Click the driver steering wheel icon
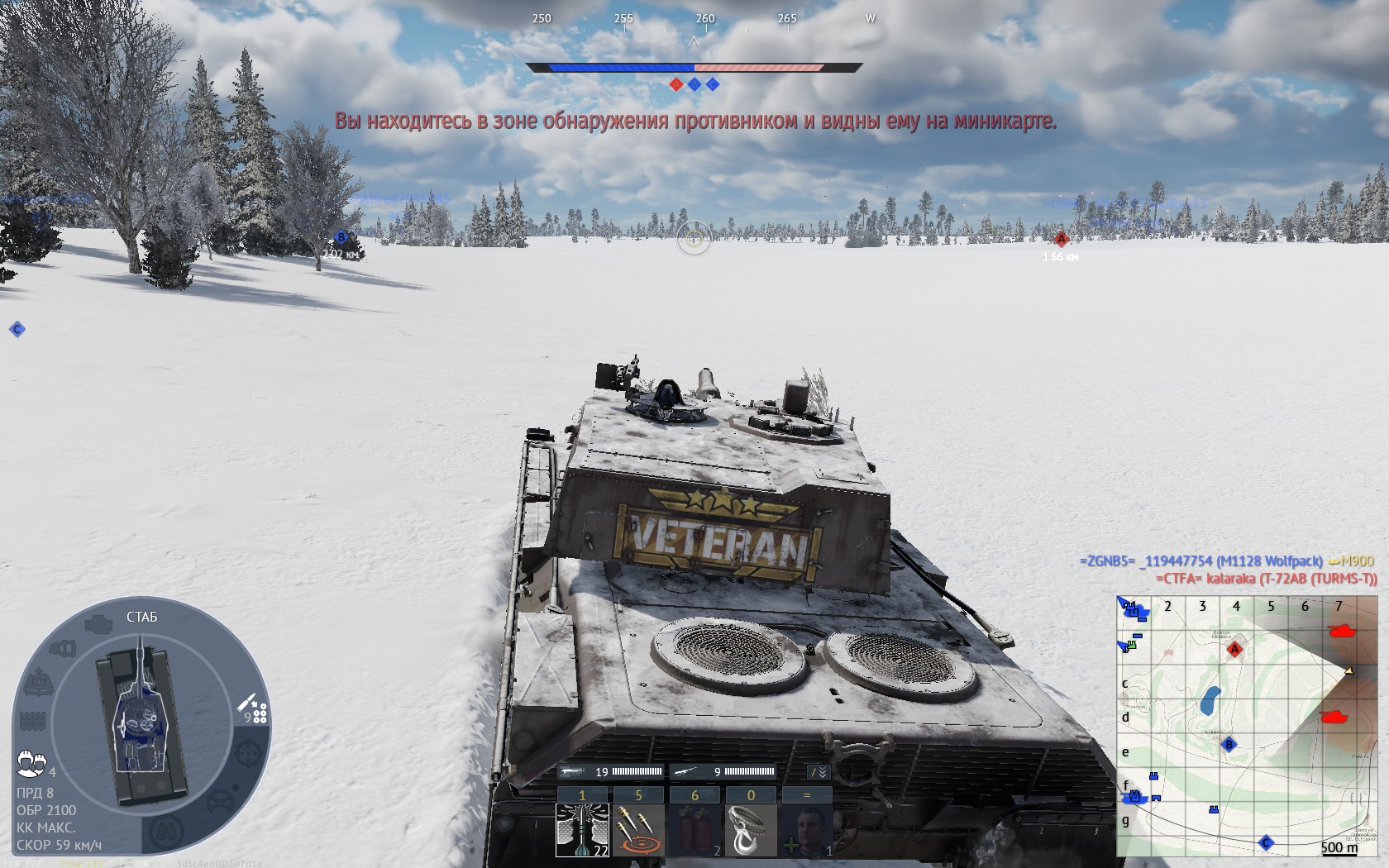 (220, 801)
